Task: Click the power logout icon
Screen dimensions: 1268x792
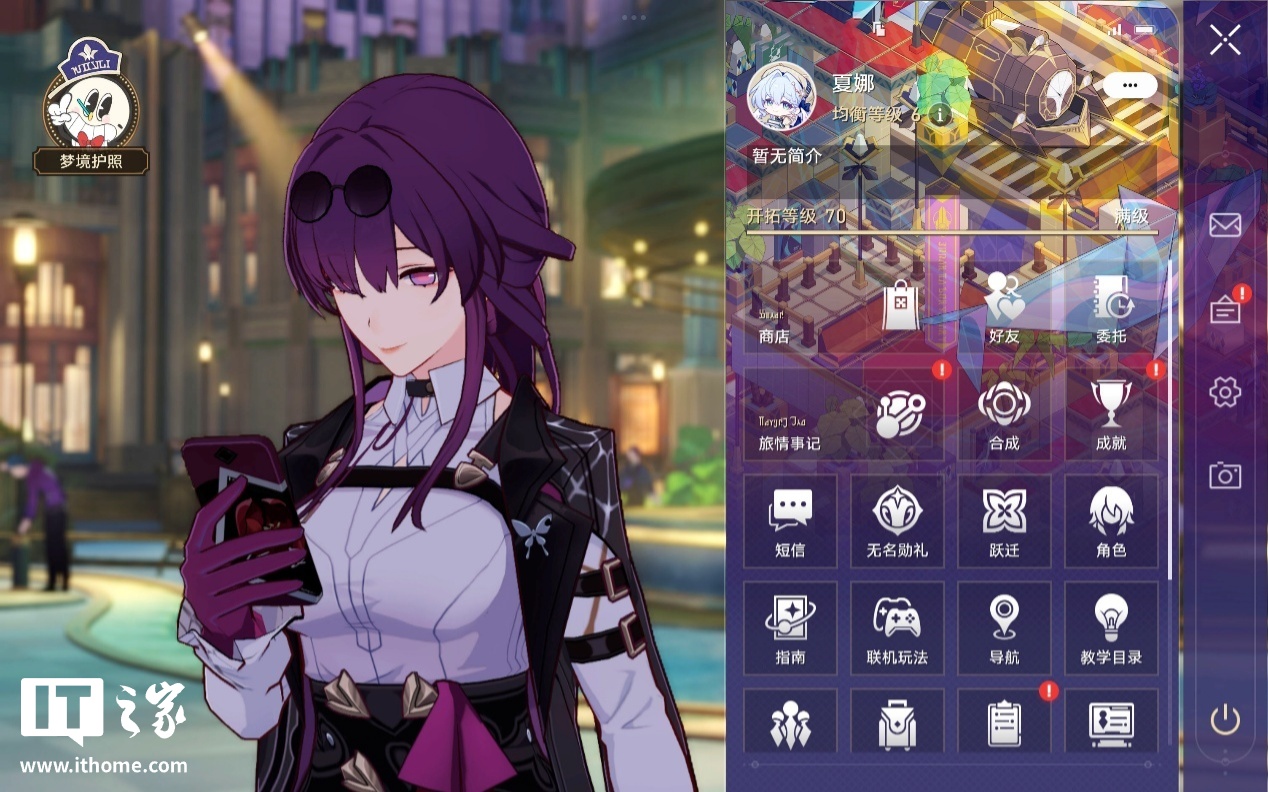Action: (1224, 720)
